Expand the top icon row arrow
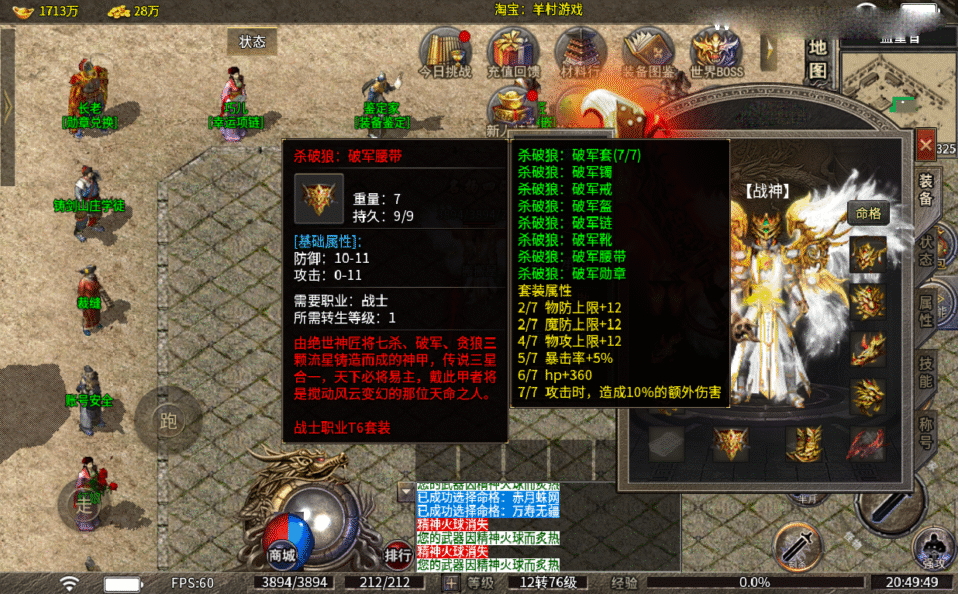Viewport: 958px width, 594px height. point(768,50)
